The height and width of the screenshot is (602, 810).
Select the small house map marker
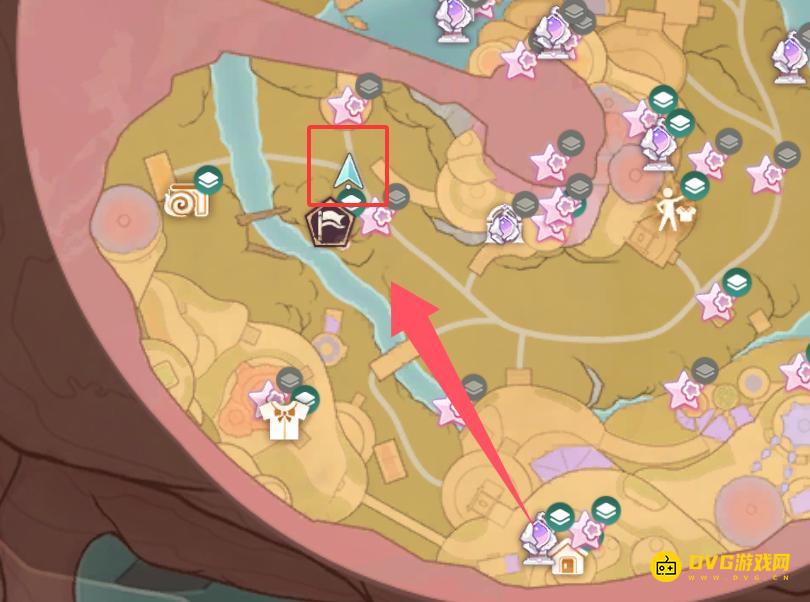pyautogui.click(x=568, y=561)
